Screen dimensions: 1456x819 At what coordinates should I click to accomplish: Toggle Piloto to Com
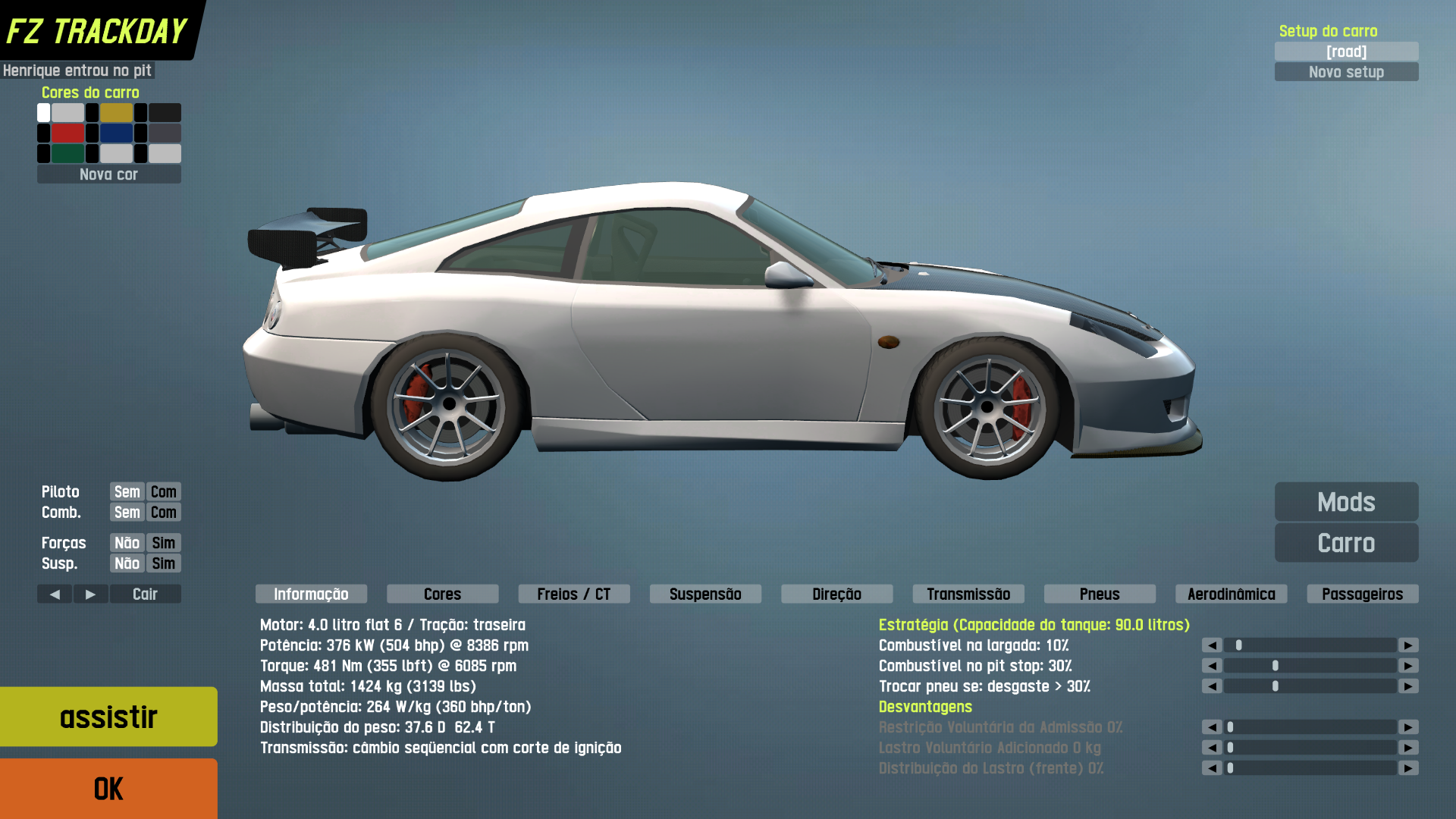point(164,491)
